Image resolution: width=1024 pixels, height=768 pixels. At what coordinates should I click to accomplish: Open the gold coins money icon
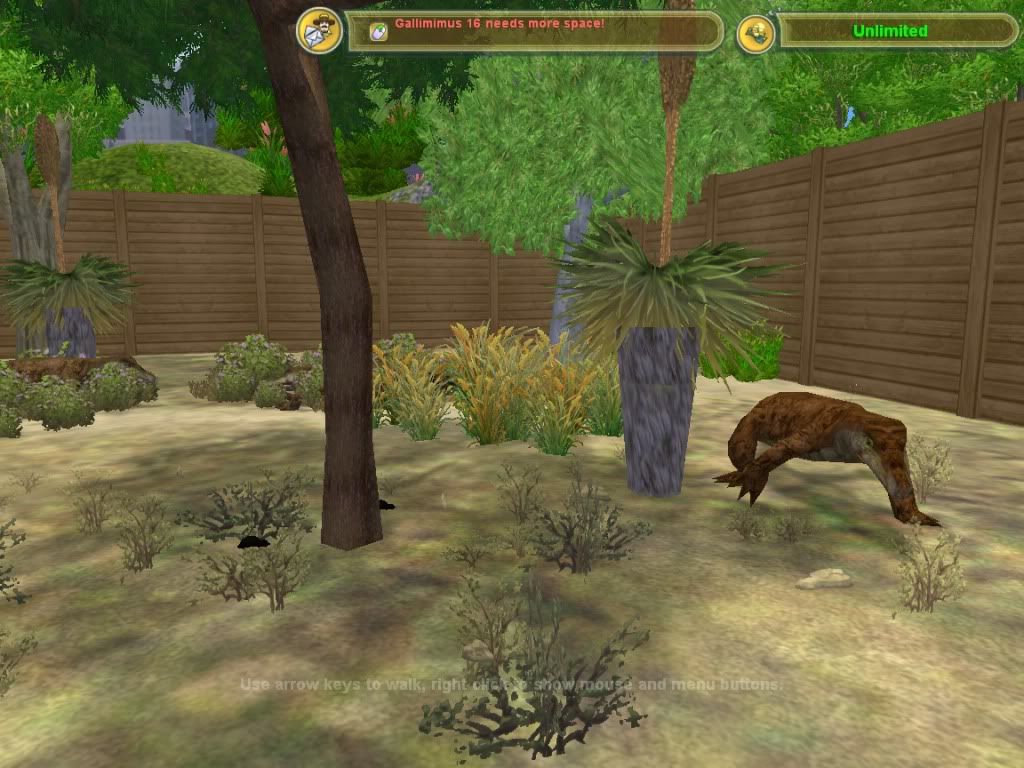756,33
